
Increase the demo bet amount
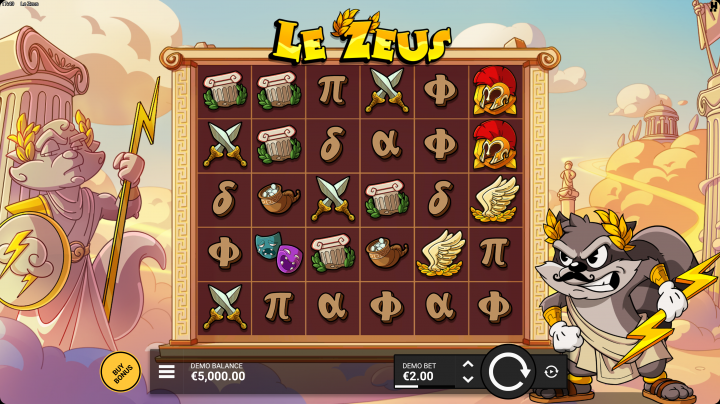click(467, 365)
